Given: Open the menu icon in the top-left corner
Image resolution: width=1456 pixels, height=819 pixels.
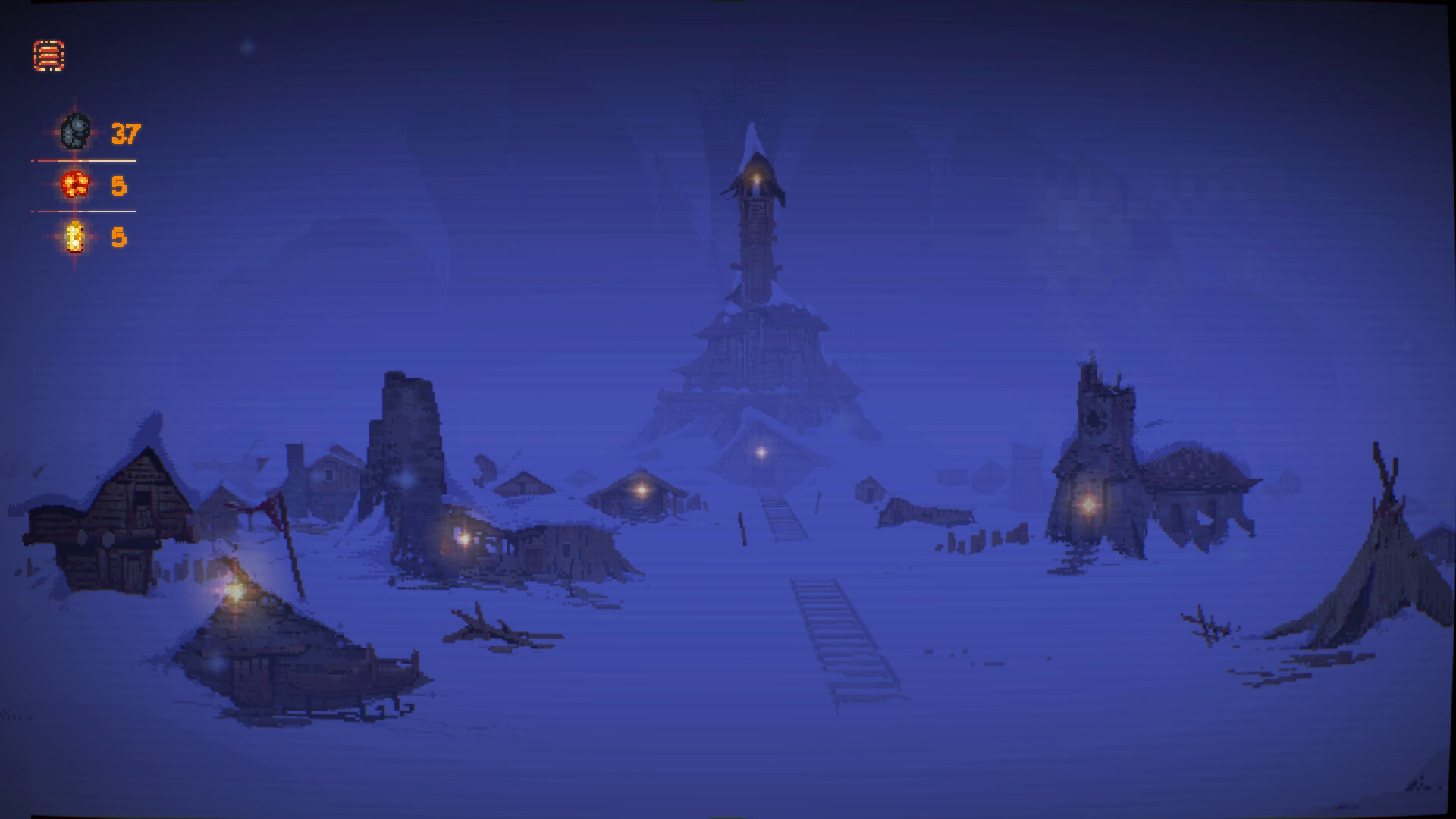Looking at the screenshot, I should coord(49,54).
